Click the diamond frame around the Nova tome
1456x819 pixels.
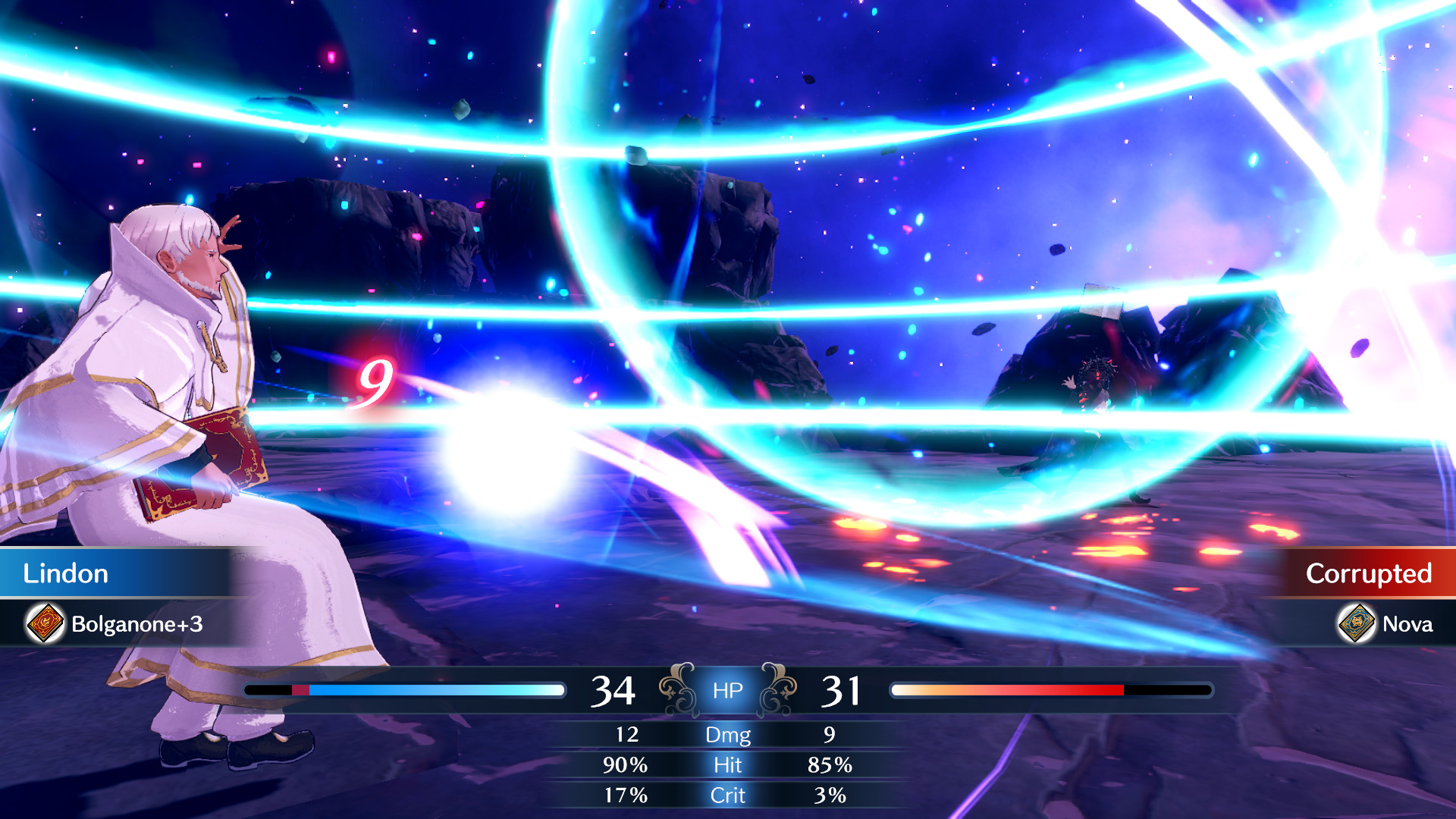(x=1356, y=623)
